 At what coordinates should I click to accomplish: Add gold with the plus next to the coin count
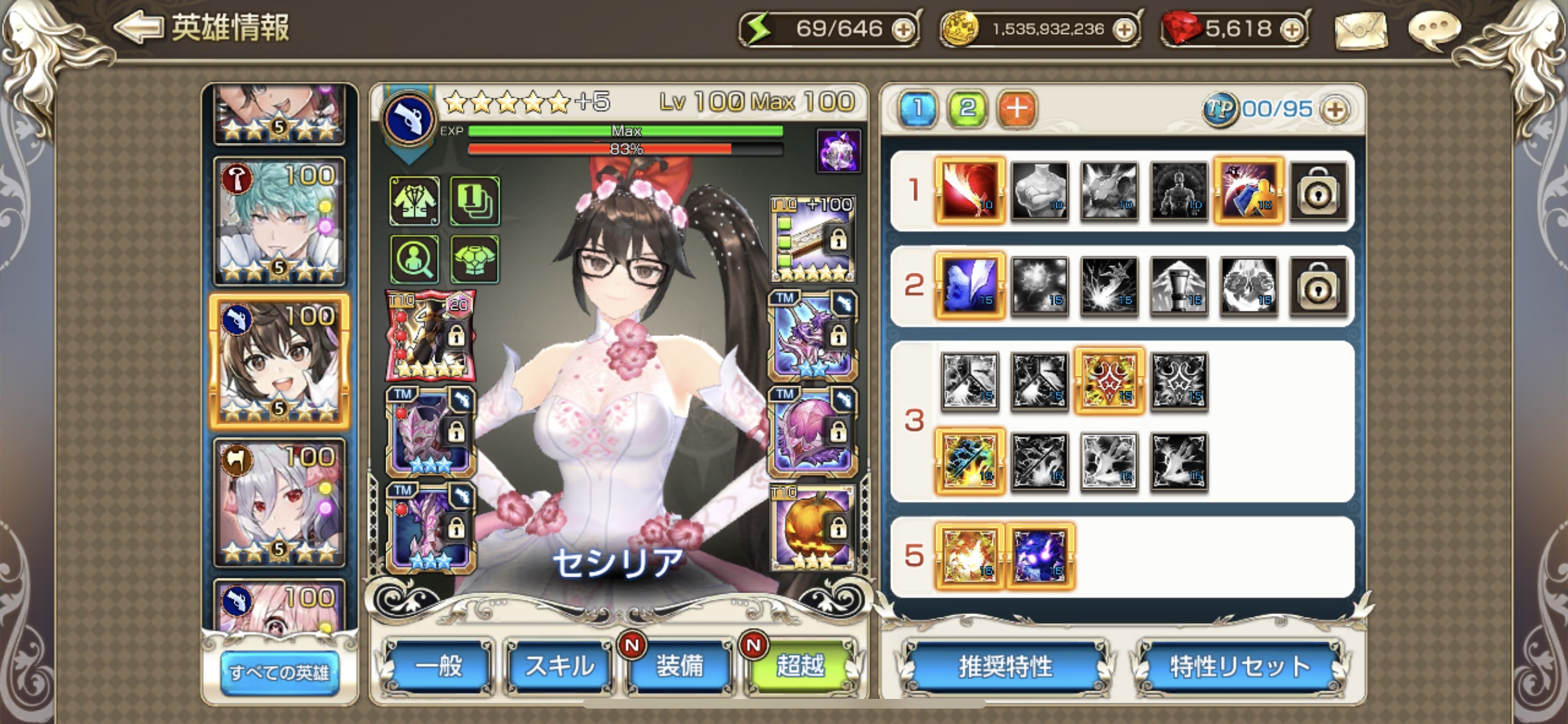point(1124,30)
